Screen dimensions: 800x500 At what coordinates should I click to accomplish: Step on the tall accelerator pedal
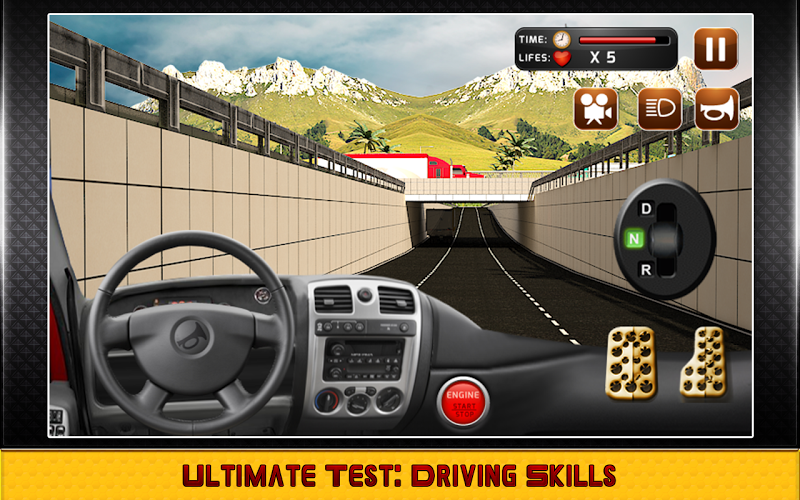pos(703,364)
